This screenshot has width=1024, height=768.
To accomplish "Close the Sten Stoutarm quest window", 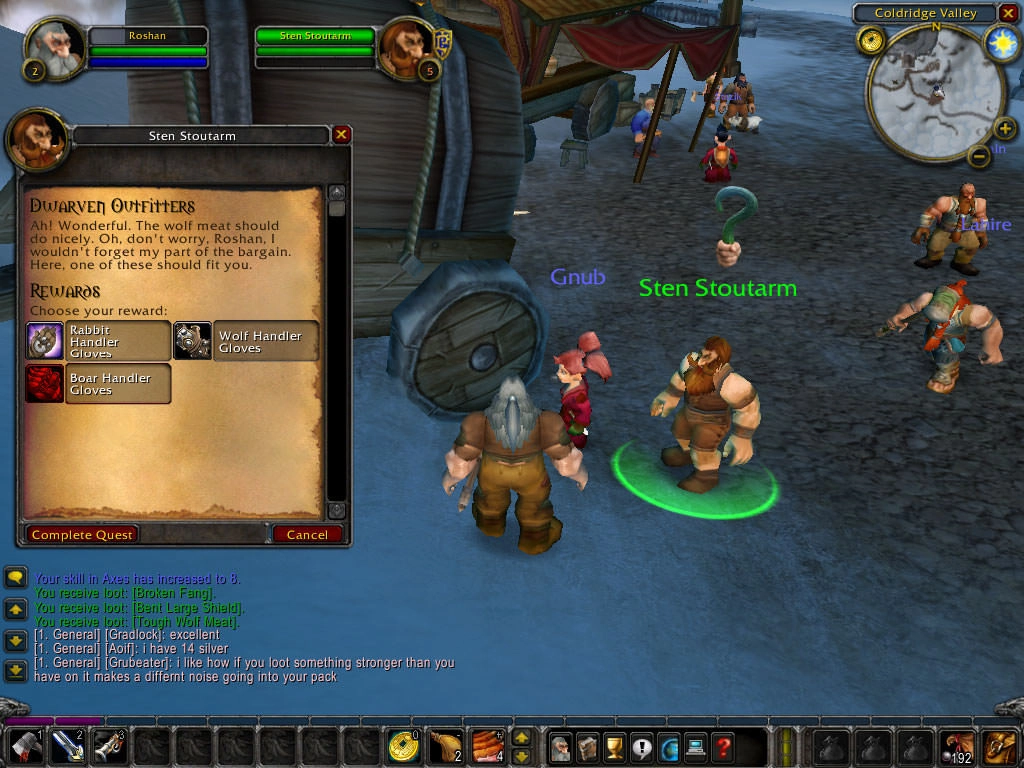I will point(341,135).
